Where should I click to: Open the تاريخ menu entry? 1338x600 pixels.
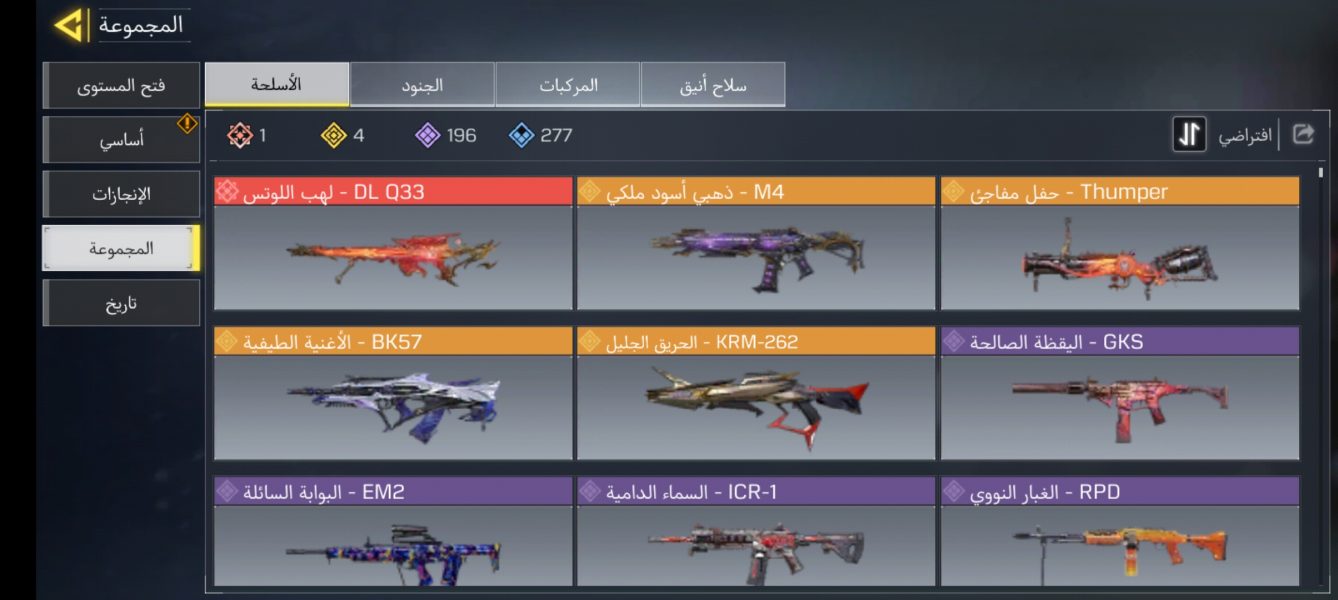(x=121, y=303)
